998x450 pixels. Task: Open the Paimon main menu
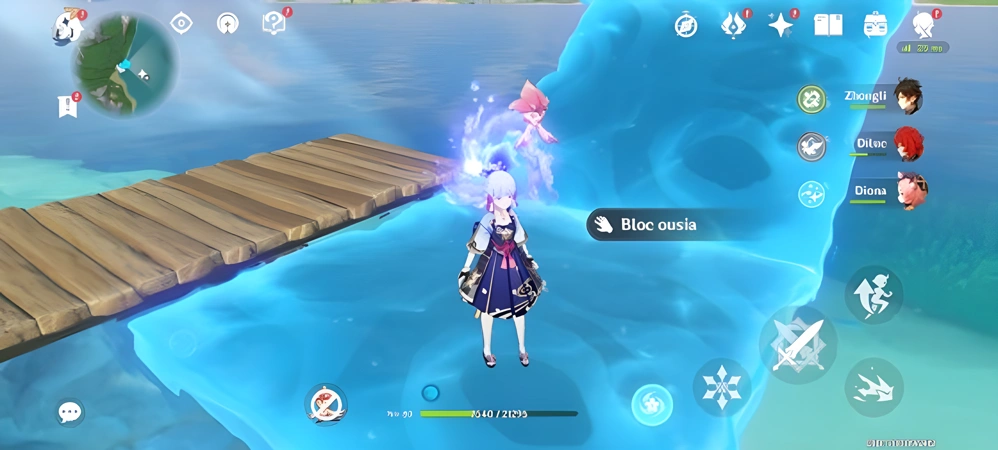pyautogui.click(x=67, y=26)
